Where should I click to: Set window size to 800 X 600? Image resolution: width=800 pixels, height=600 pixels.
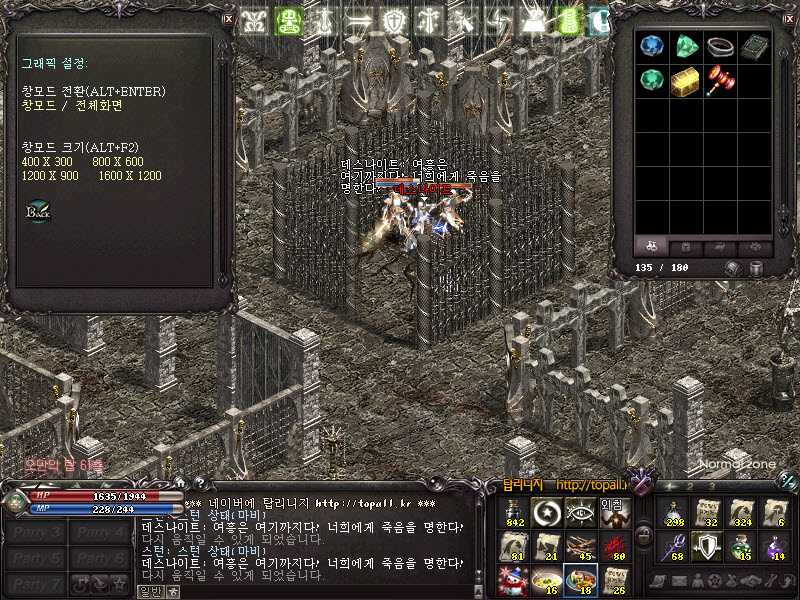[117, 162]
